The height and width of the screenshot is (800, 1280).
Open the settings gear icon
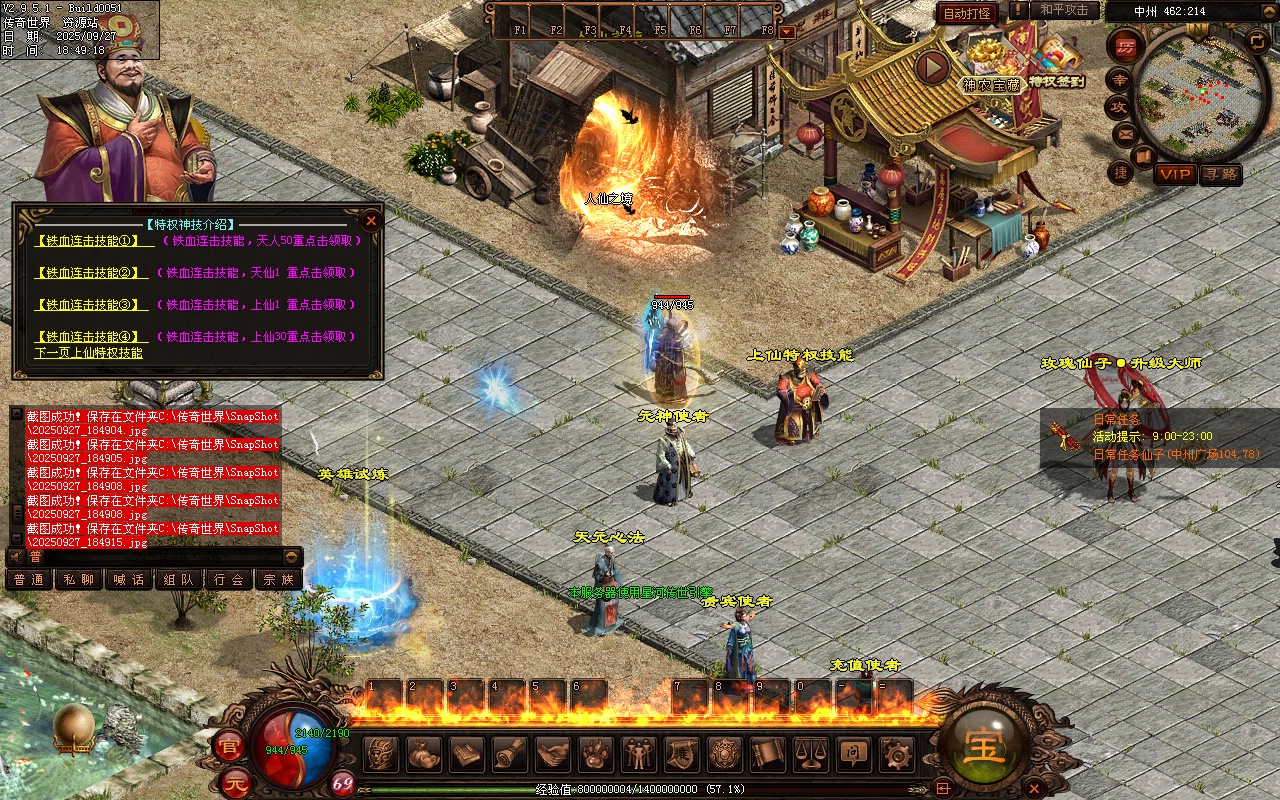point(894,753)
